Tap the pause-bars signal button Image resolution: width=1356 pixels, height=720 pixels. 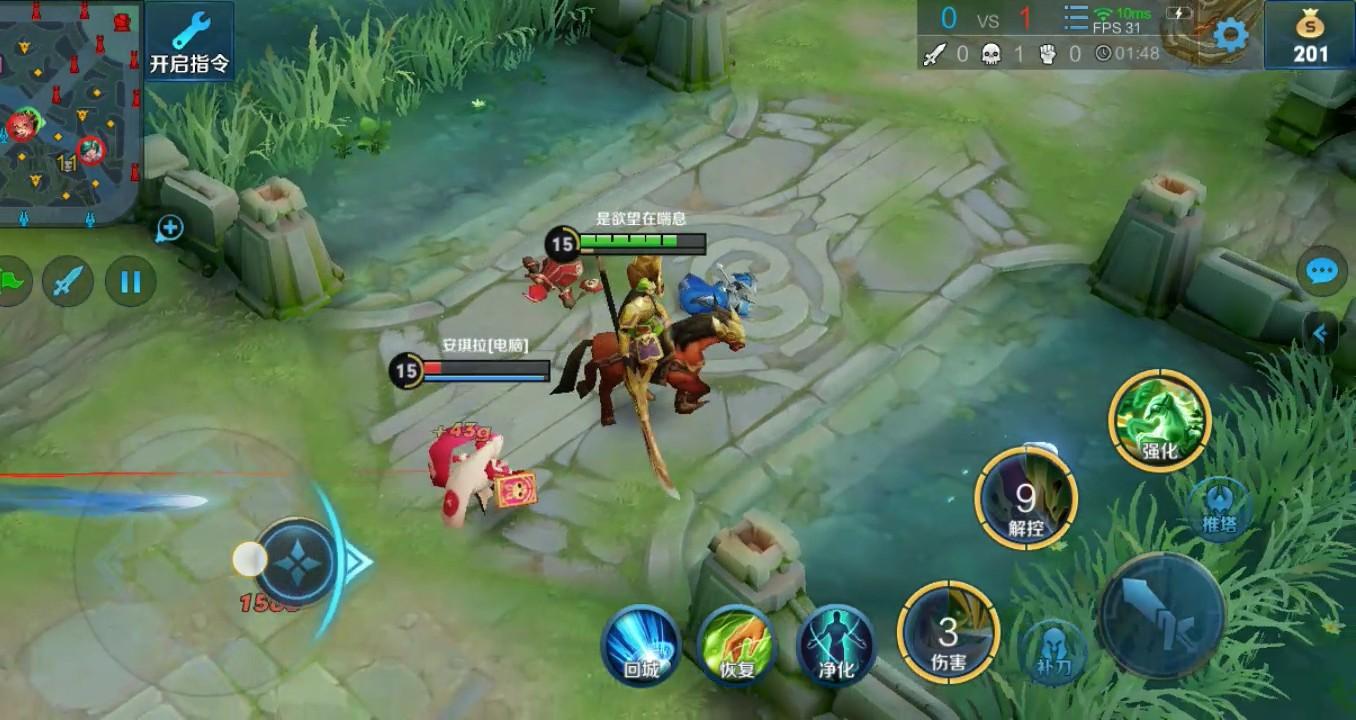(131, 282)
